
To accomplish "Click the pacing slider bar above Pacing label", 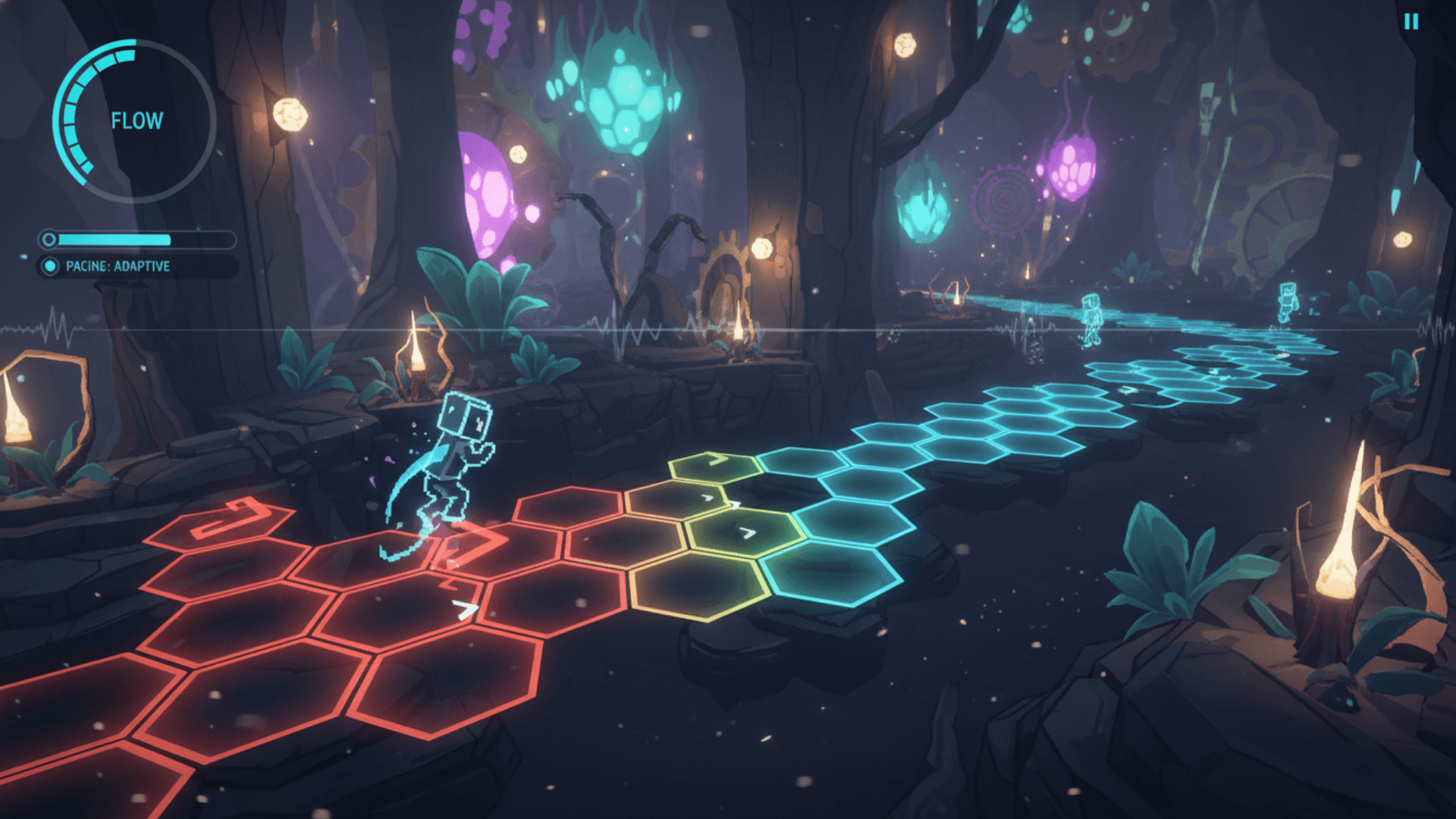I will point(138,240).
